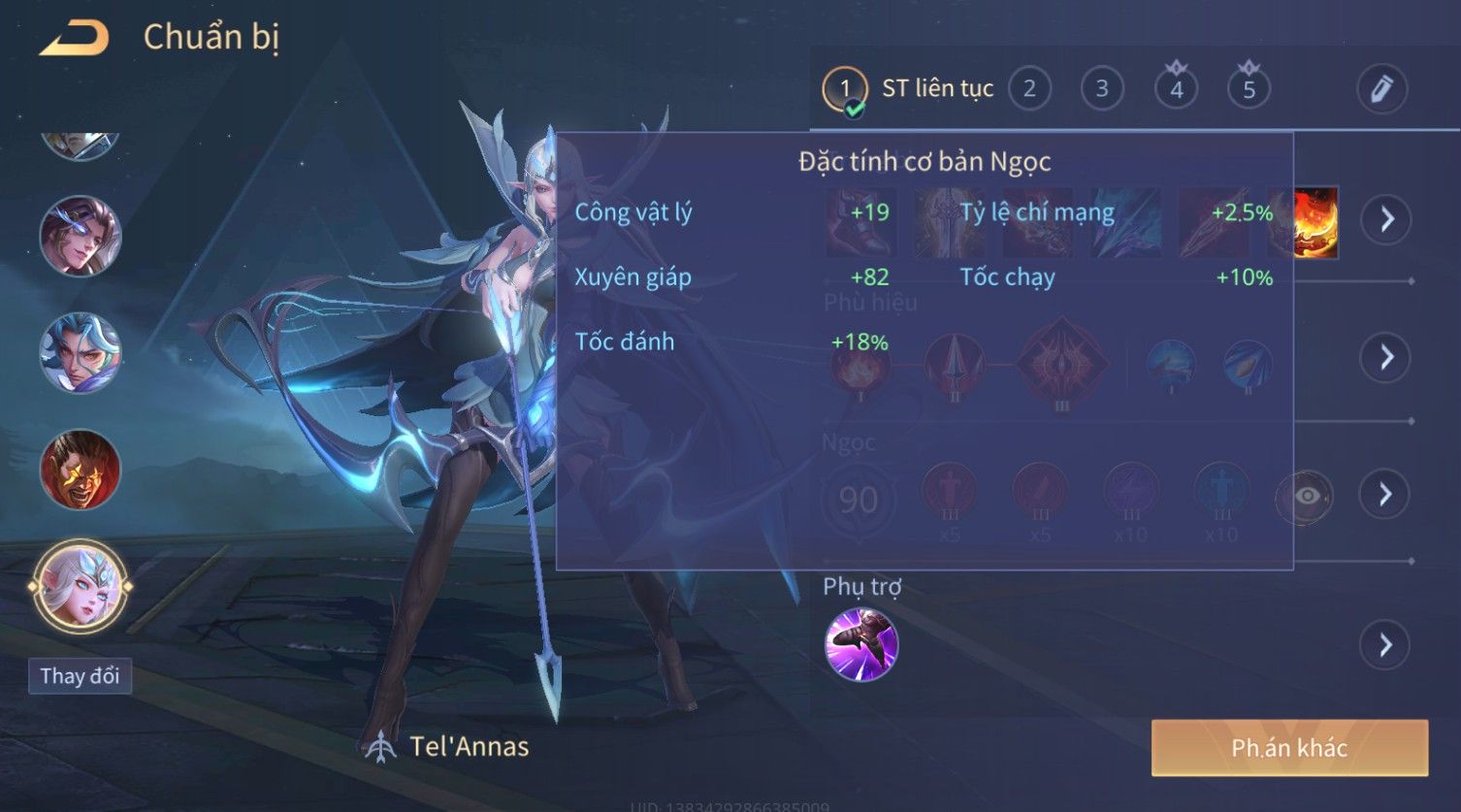This screenshot has width=1461, height=812.
Task: Pick the masked brown-haired hero portrait
Action: pos(80,236)
